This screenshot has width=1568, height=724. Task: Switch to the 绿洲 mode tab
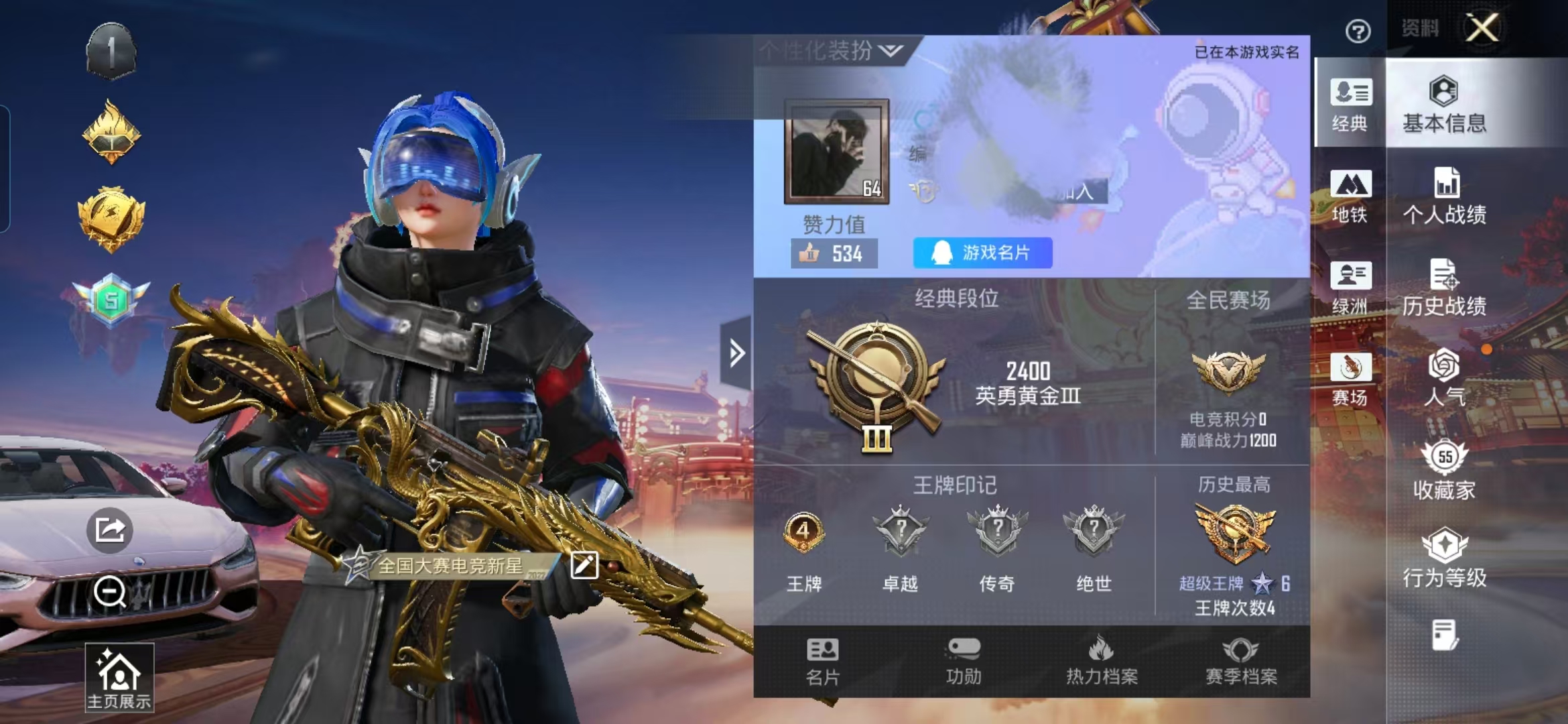(1350, 288)
